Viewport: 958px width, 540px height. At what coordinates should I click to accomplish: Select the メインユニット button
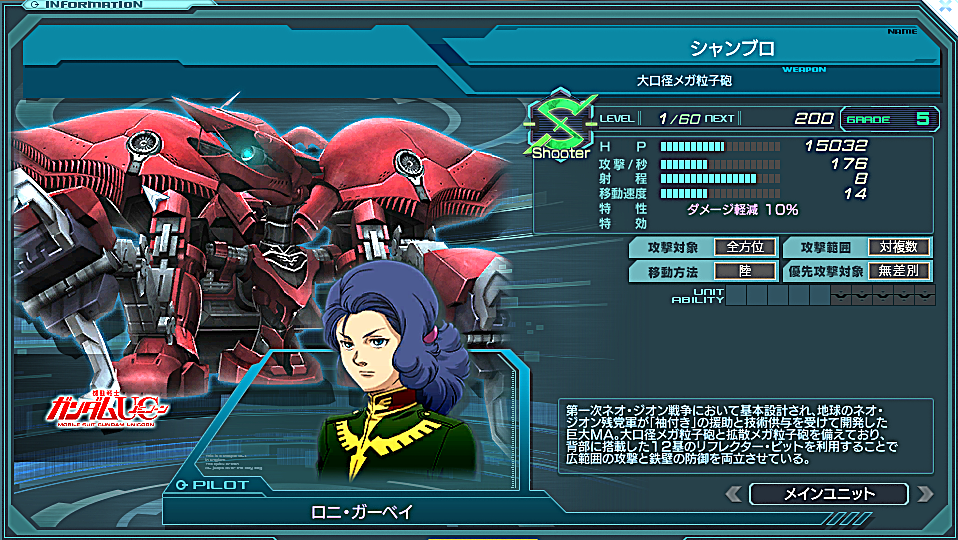(x=829, y=494)
